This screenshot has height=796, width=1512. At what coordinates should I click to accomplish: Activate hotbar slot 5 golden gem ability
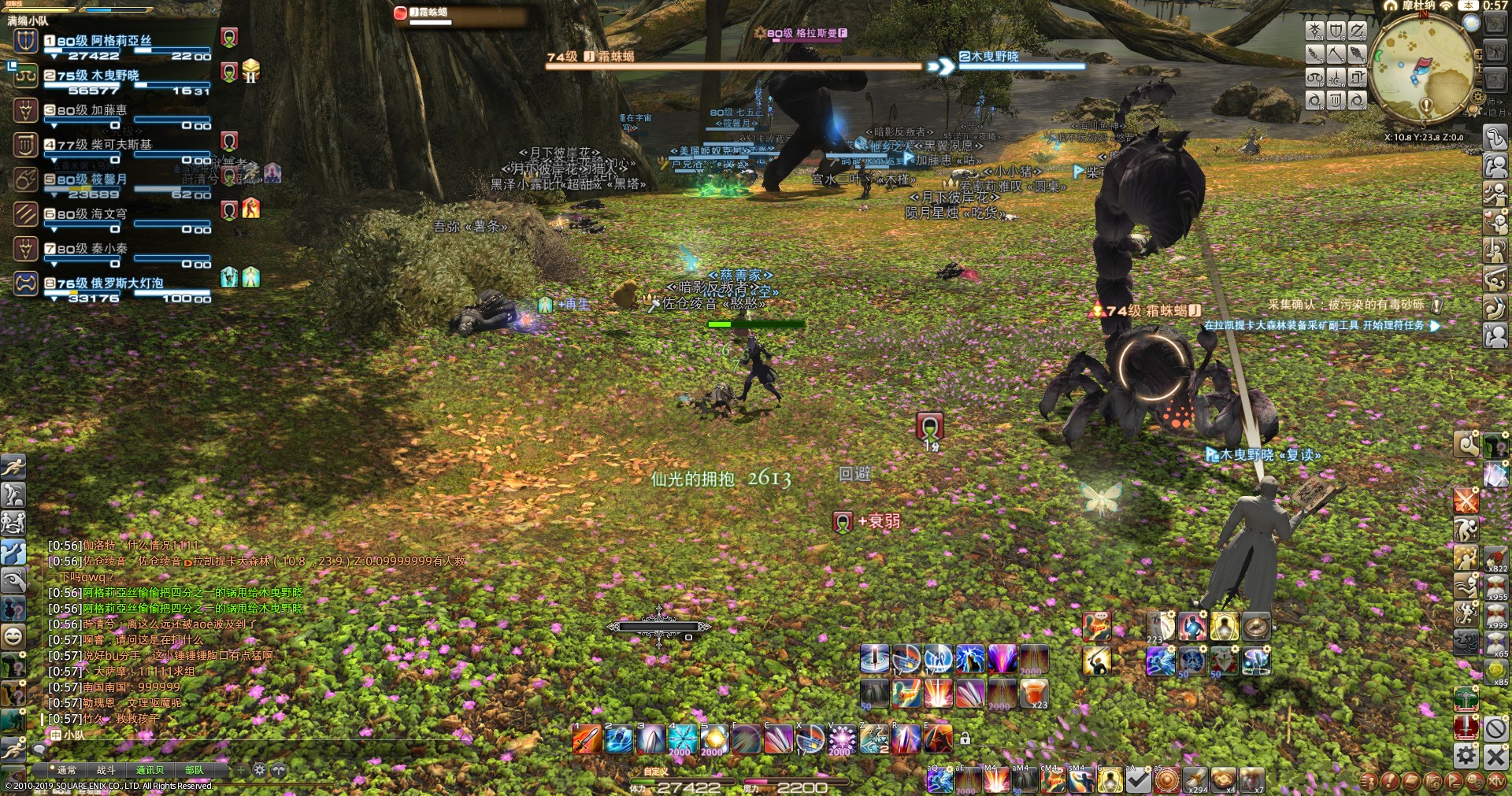[x=715, y=740]
